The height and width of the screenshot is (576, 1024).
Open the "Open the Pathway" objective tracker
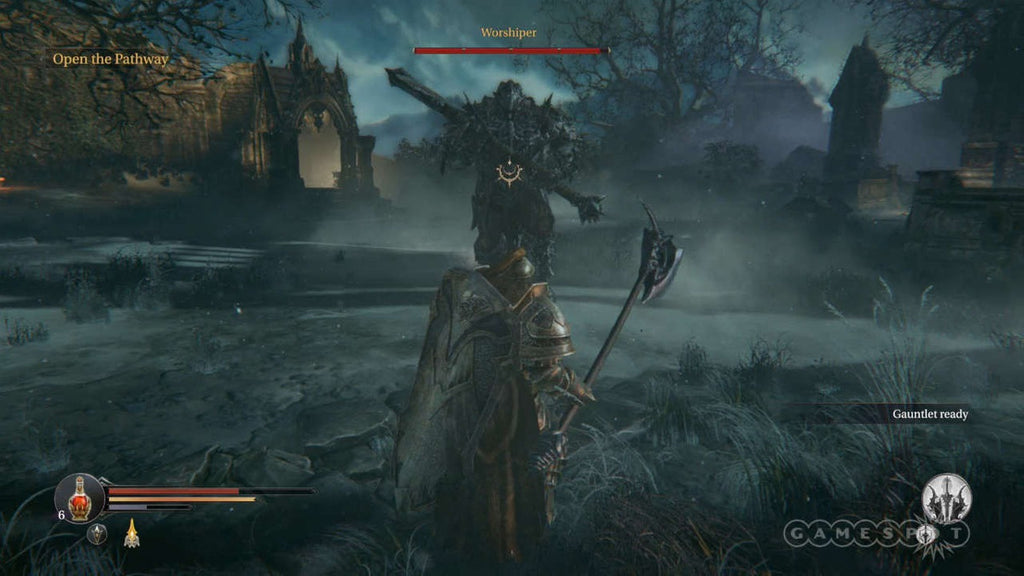111,59
